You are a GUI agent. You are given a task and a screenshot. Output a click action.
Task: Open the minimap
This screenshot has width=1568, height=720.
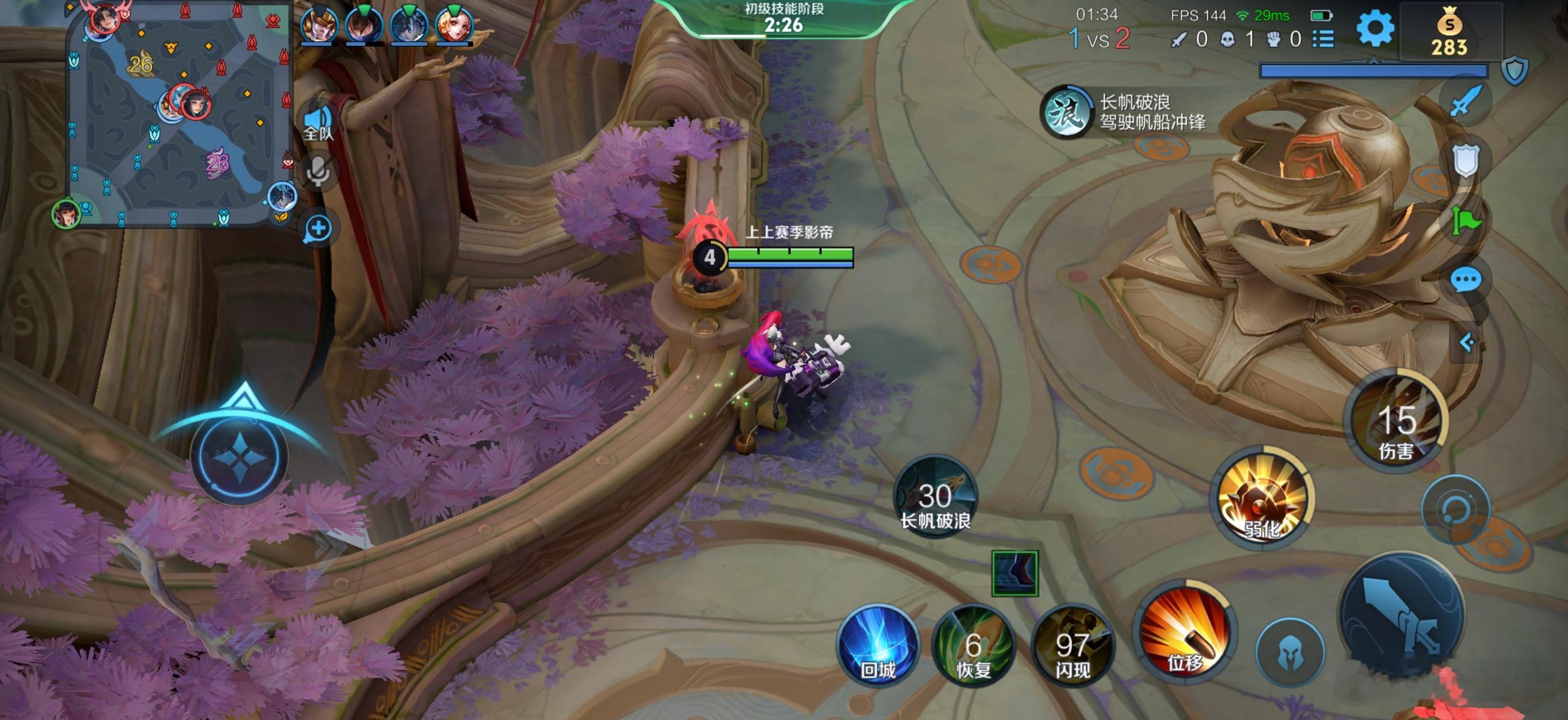[179, 115]
